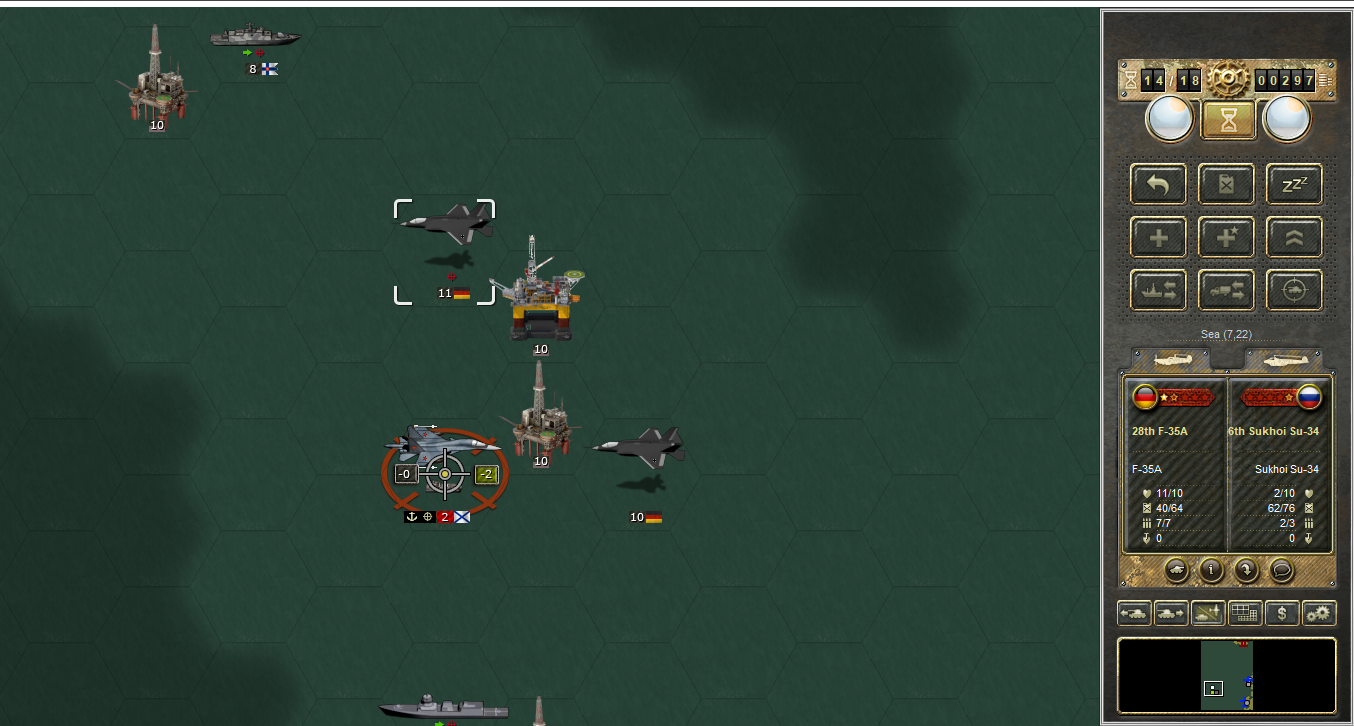Click the plain plus reinforcement button

tap(1159, 237)
